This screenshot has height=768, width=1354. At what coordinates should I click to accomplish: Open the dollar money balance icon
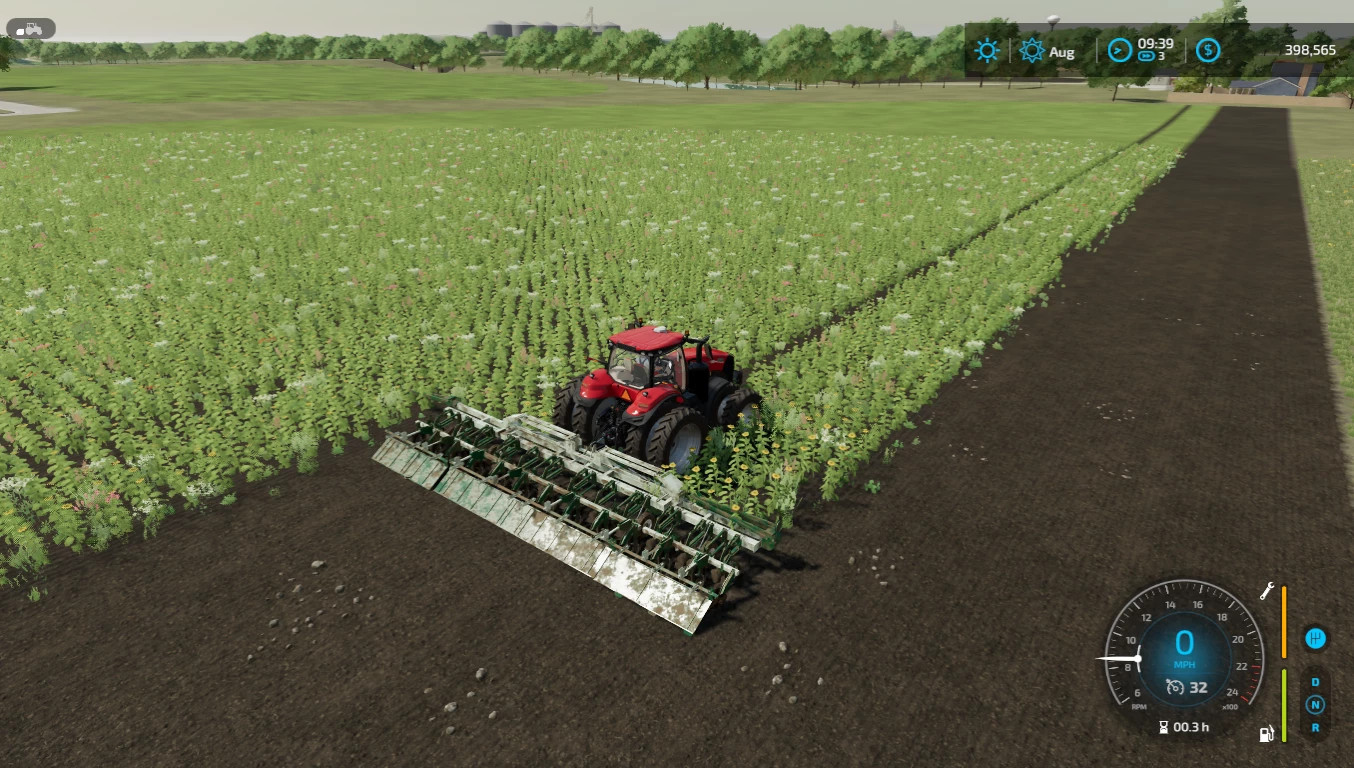[x=1208, y=50]
